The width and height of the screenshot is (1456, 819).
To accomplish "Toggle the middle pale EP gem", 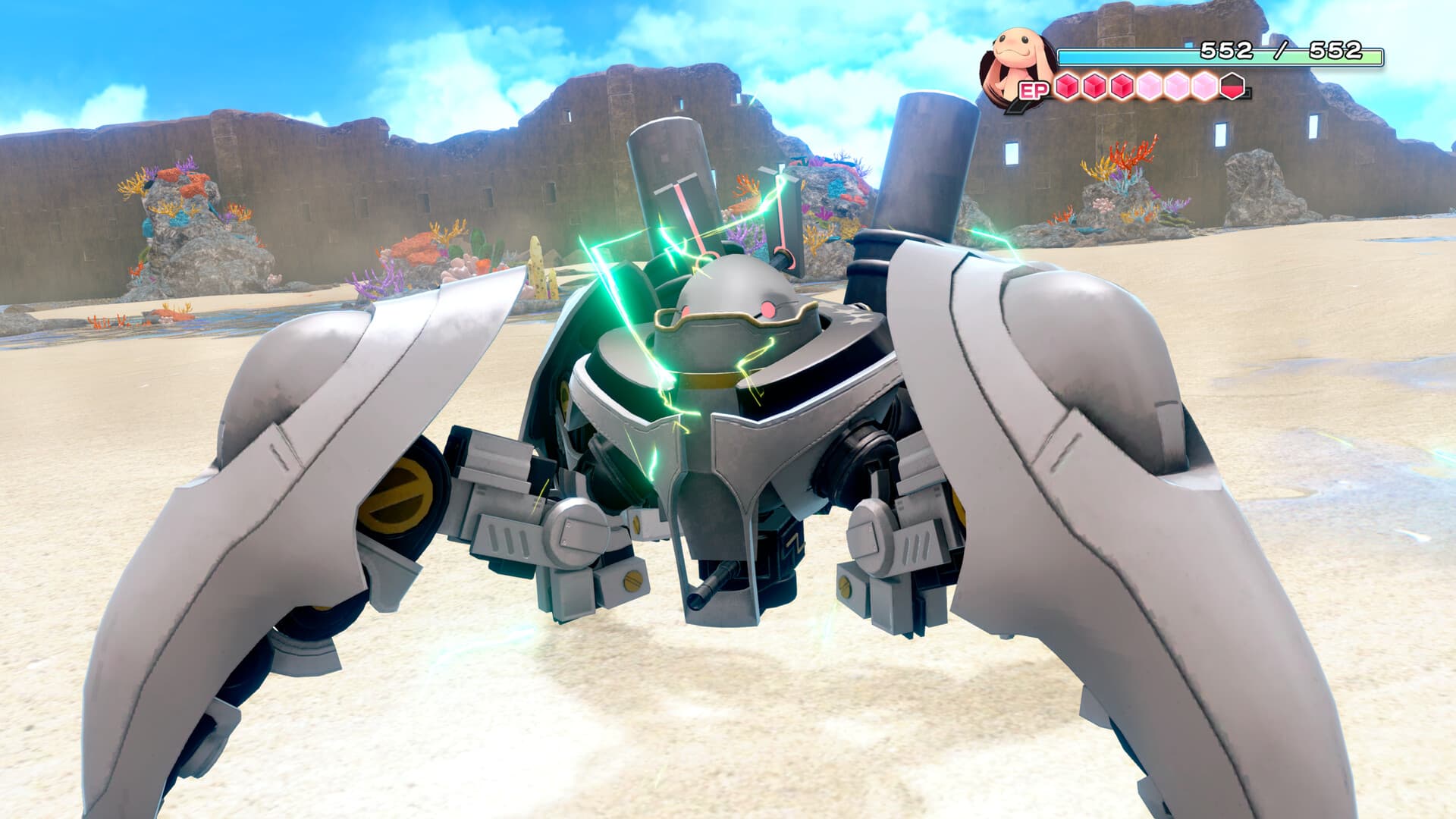I will [1175, 87].
